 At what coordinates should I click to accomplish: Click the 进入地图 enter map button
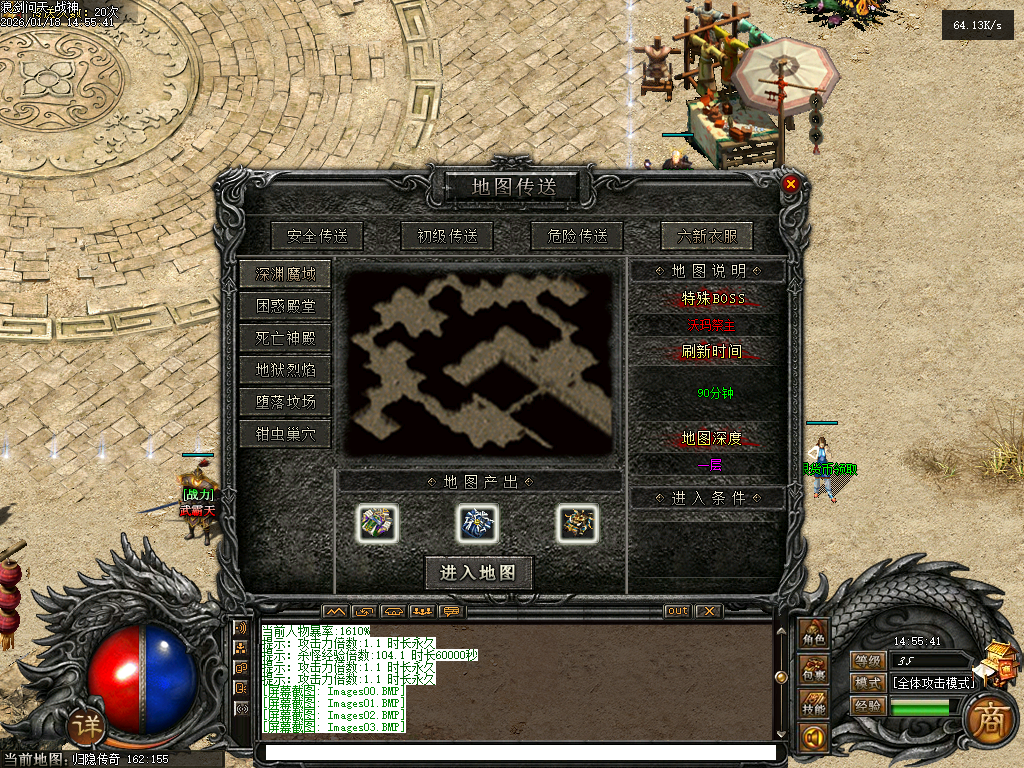478,572
